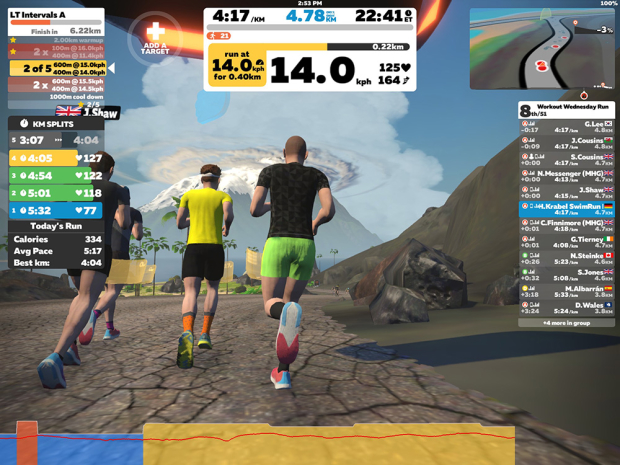Select G.Tierney in the runners list
The height and width of the screenshot is (465, 620).
tap(566, 242)
